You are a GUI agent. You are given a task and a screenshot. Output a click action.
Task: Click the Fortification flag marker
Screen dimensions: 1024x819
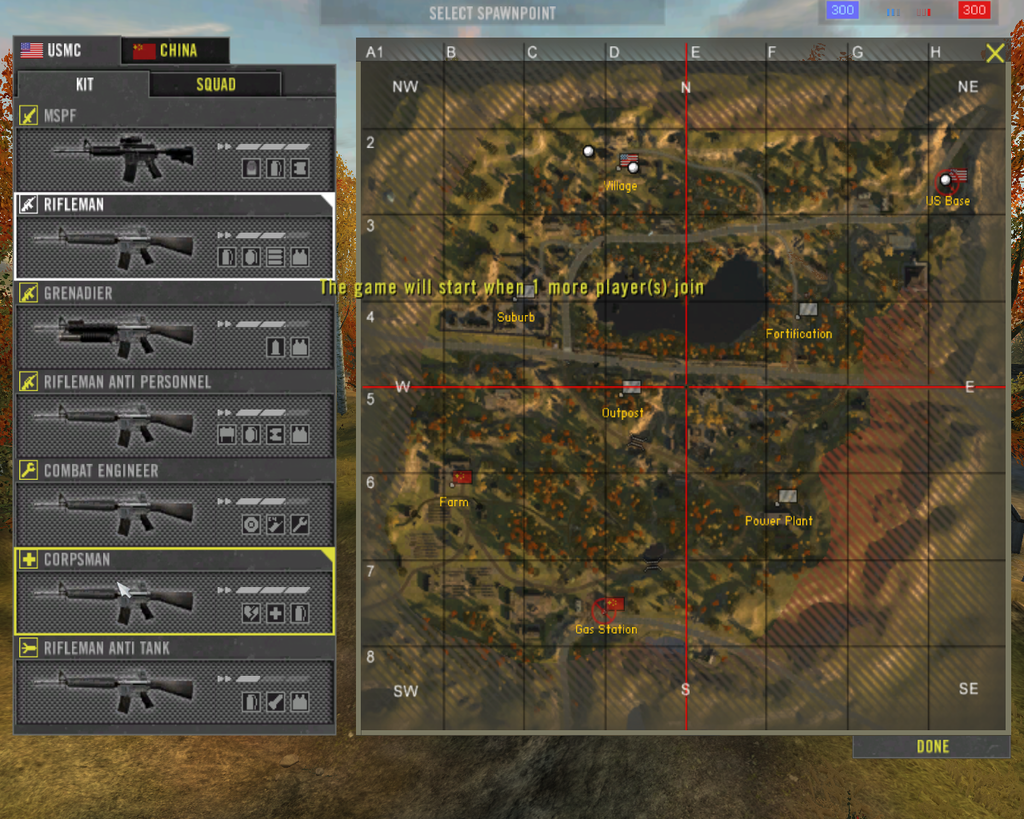(x=808, y=310)
